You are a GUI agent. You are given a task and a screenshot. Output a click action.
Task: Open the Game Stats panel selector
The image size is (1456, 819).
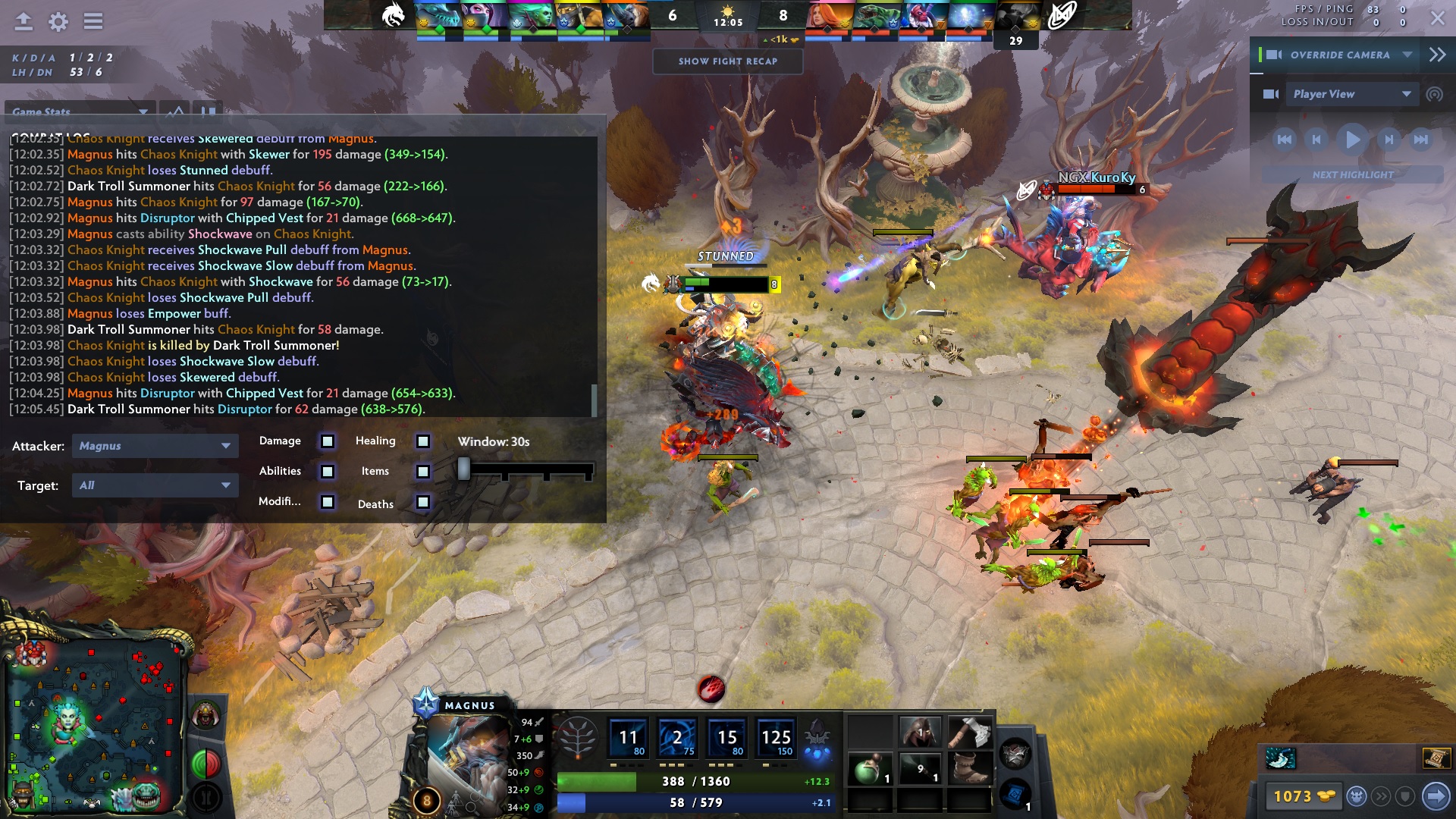[80, 111]
